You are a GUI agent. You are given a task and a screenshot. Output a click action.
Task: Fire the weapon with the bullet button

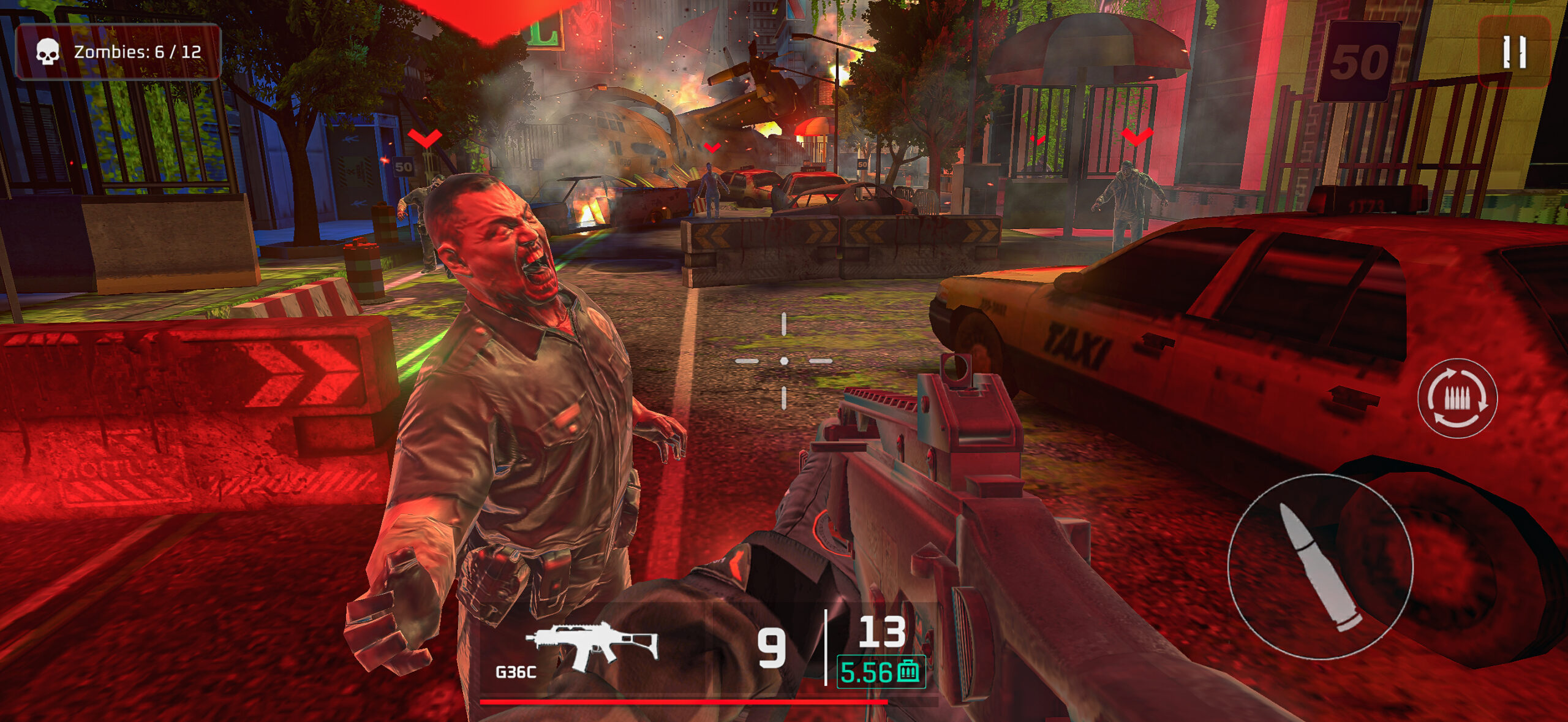[x=1320, y=566]
